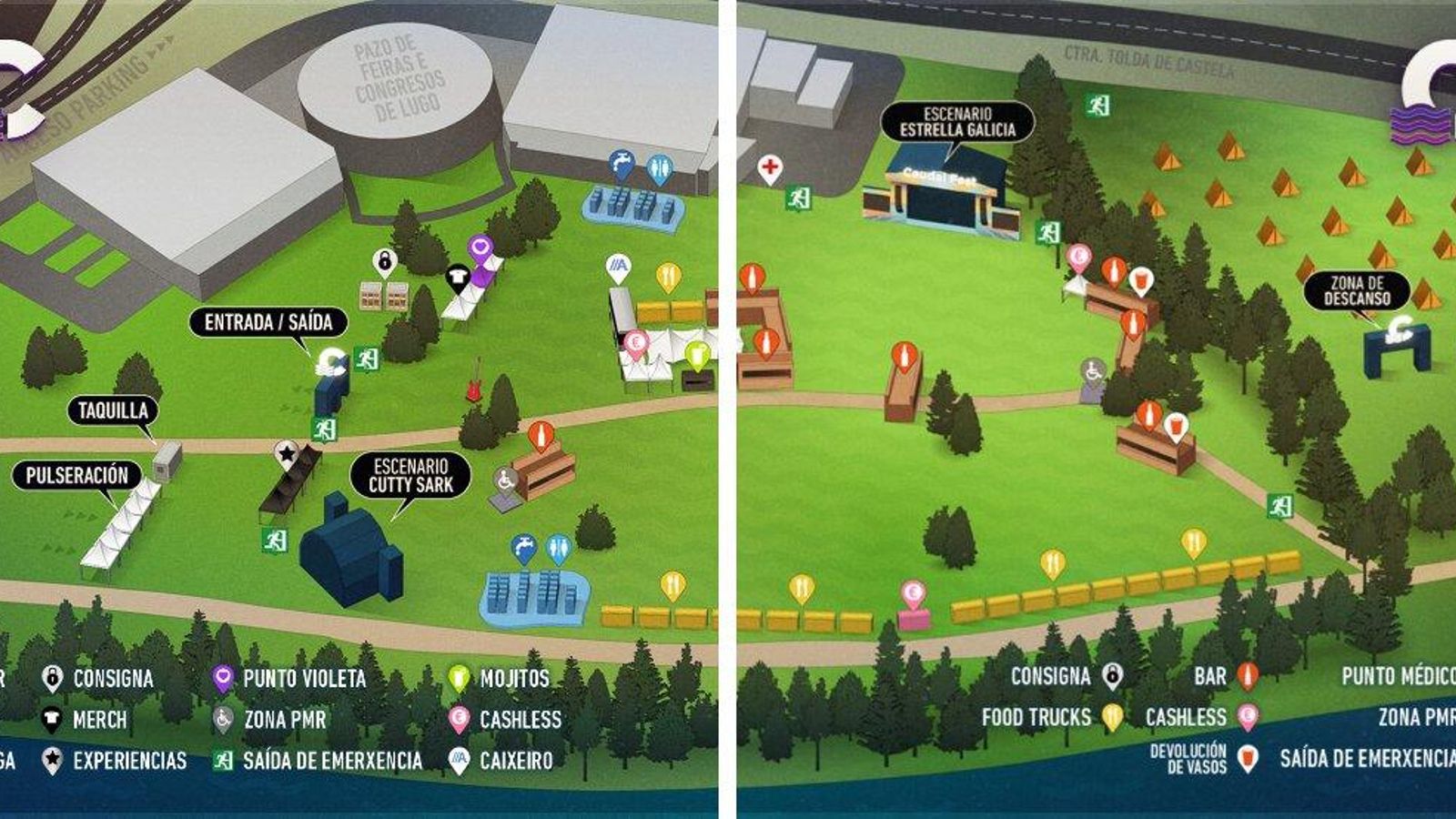Click the Taquilla map label

[113, 410]
